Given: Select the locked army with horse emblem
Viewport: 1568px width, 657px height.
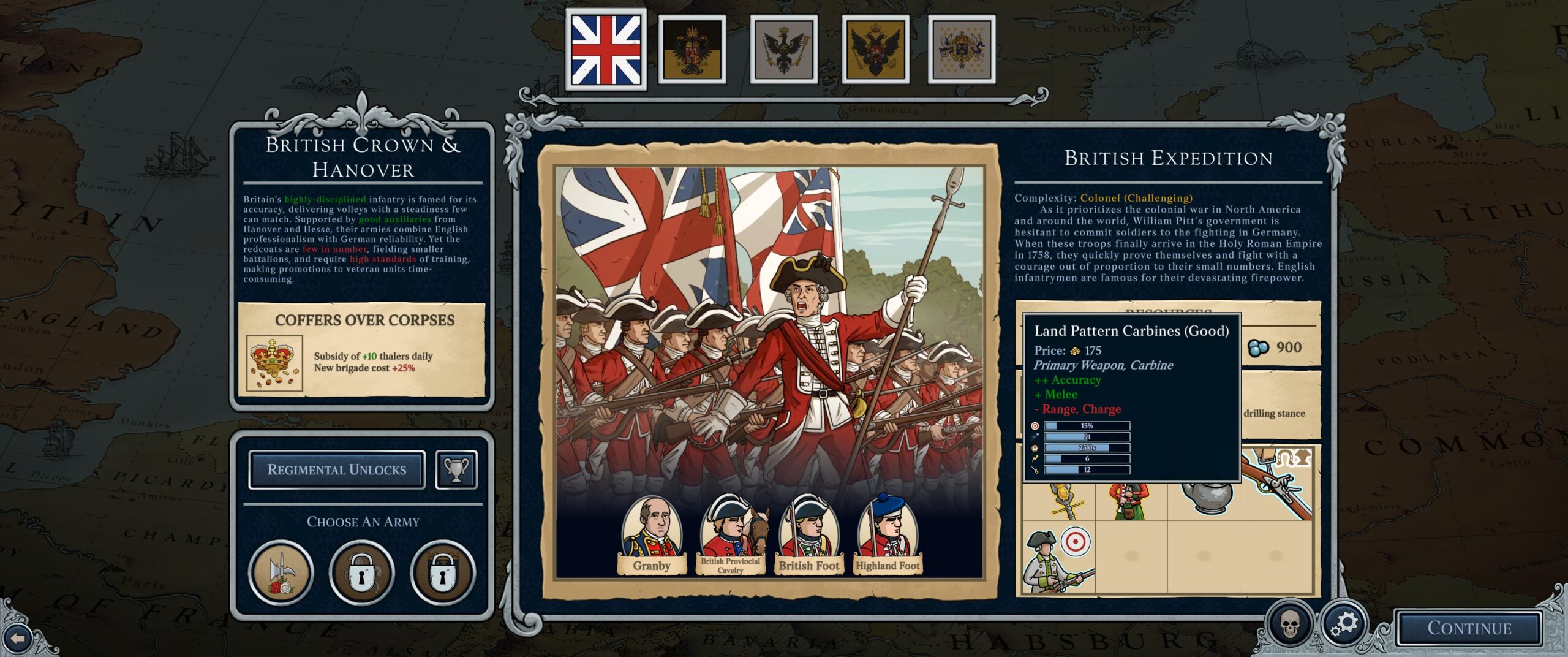Looking at the screenshot, I should pos(362,572).
